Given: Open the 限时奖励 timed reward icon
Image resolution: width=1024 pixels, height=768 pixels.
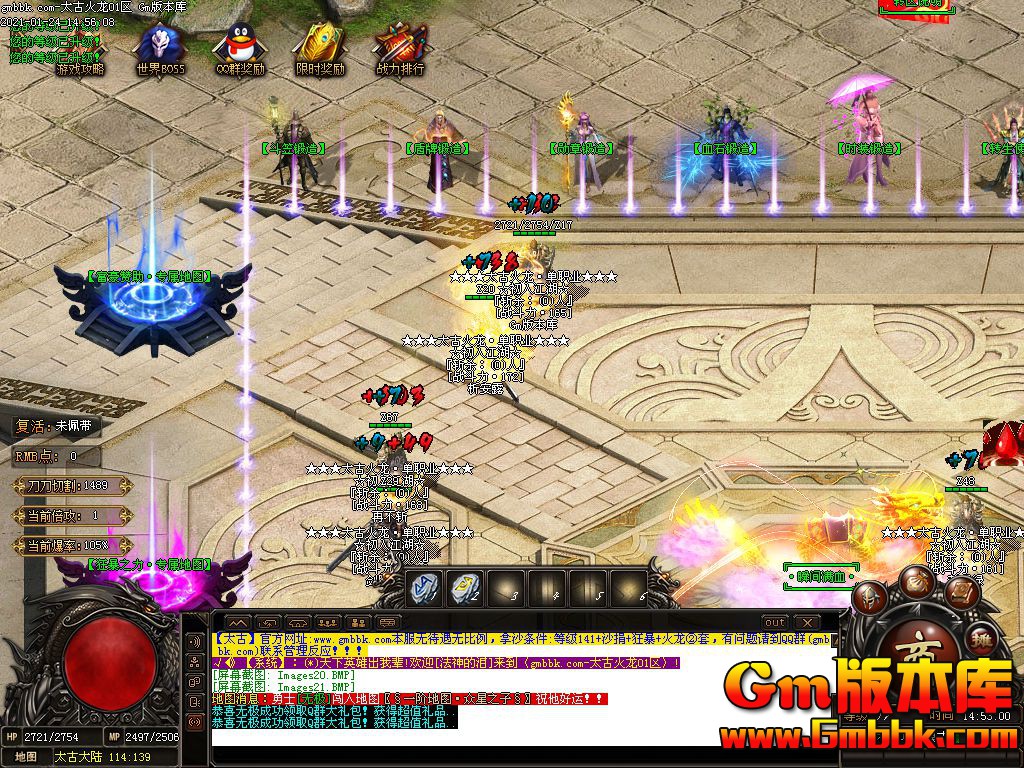Looking at the screenshot, I should [320, 50].
